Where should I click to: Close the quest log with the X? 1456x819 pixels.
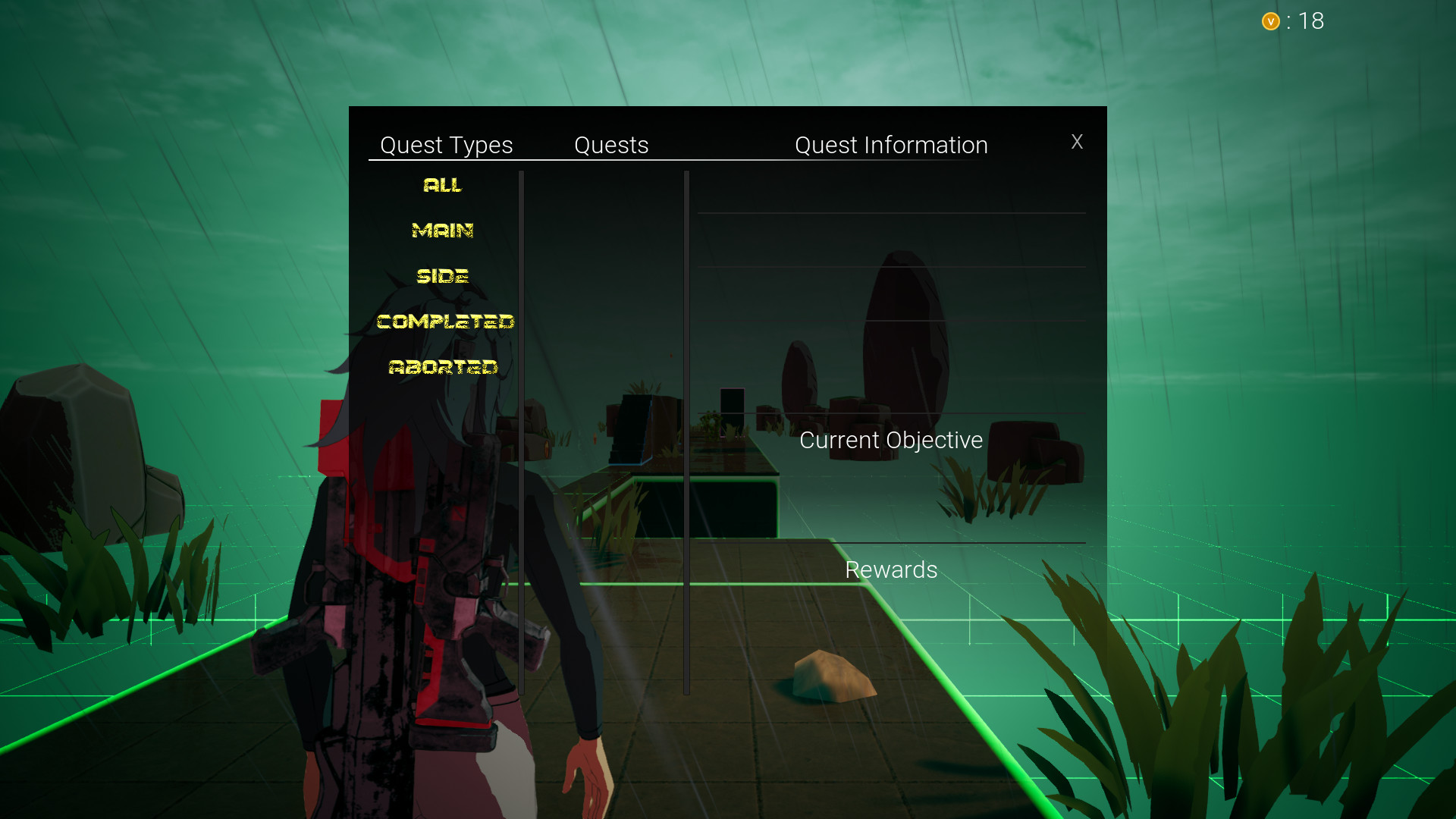point(1078,142)
